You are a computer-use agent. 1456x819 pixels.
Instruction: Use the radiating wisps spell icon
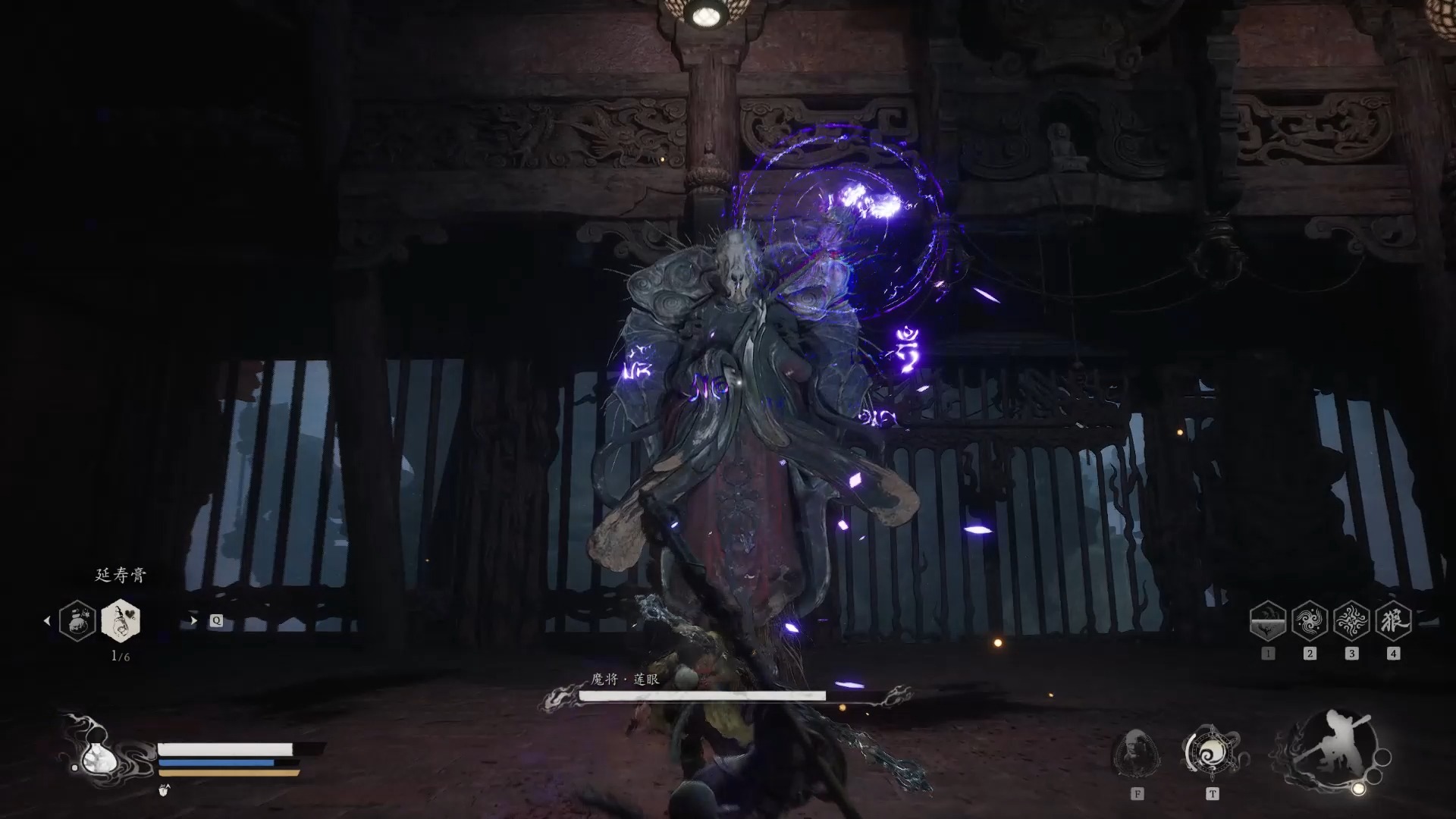1351,622
